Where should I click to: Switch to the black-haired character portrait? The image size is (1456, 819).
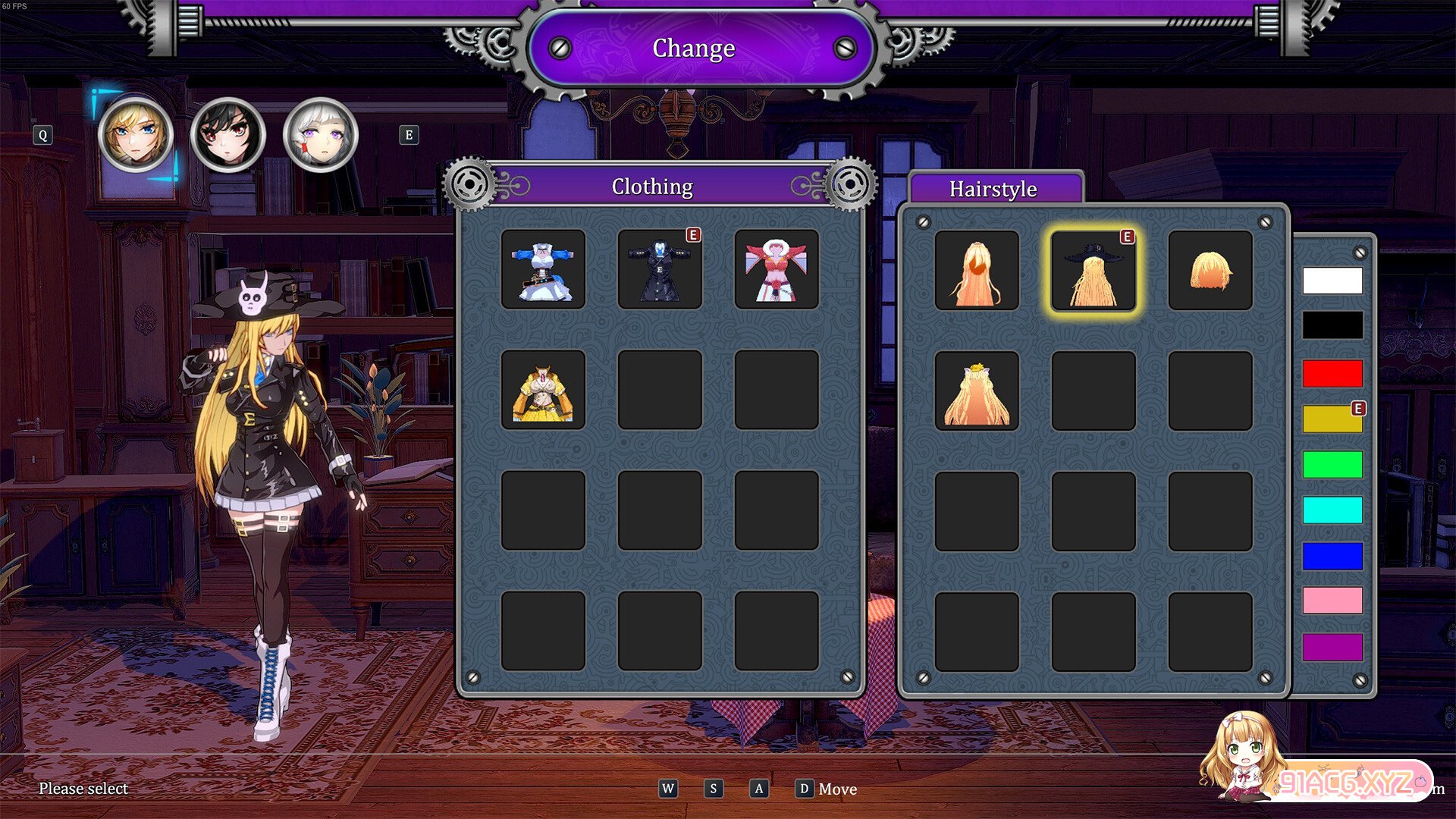pyautogui.click(x=227, y=135)
